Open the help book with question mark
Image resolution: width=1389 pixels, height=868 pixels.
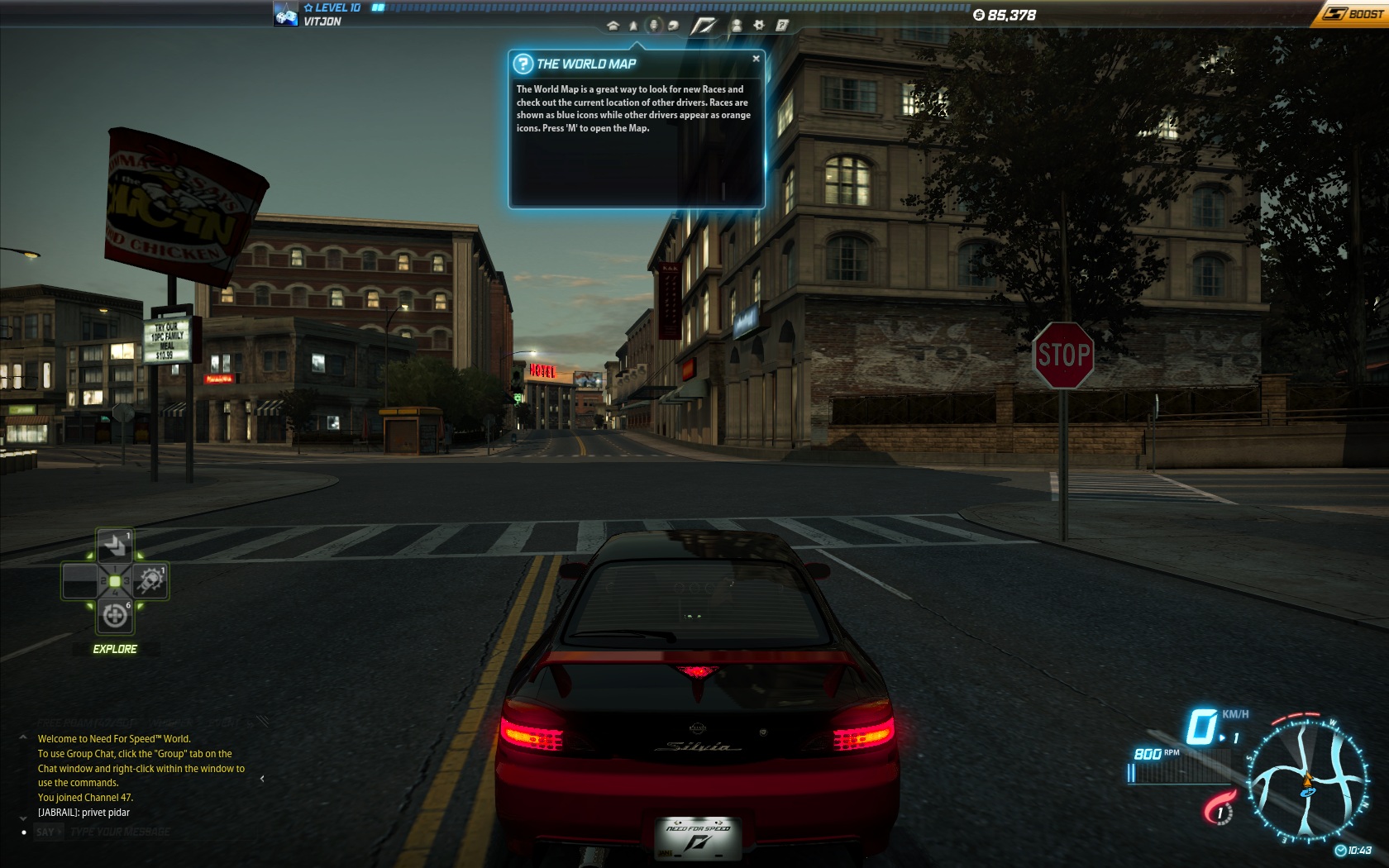click(x=781, y=26)
